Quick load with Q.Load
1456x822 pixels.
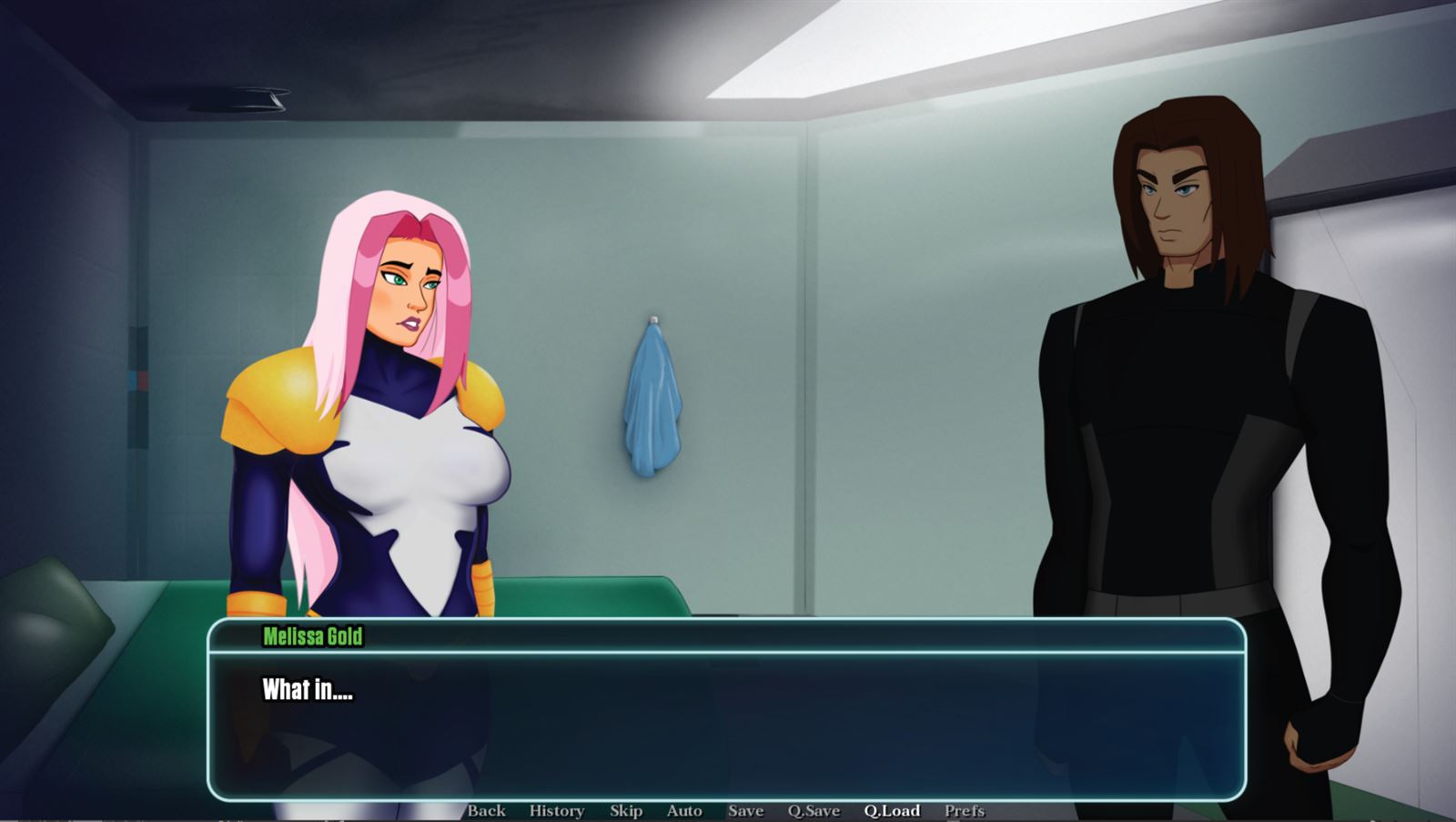tap(893, 810)
